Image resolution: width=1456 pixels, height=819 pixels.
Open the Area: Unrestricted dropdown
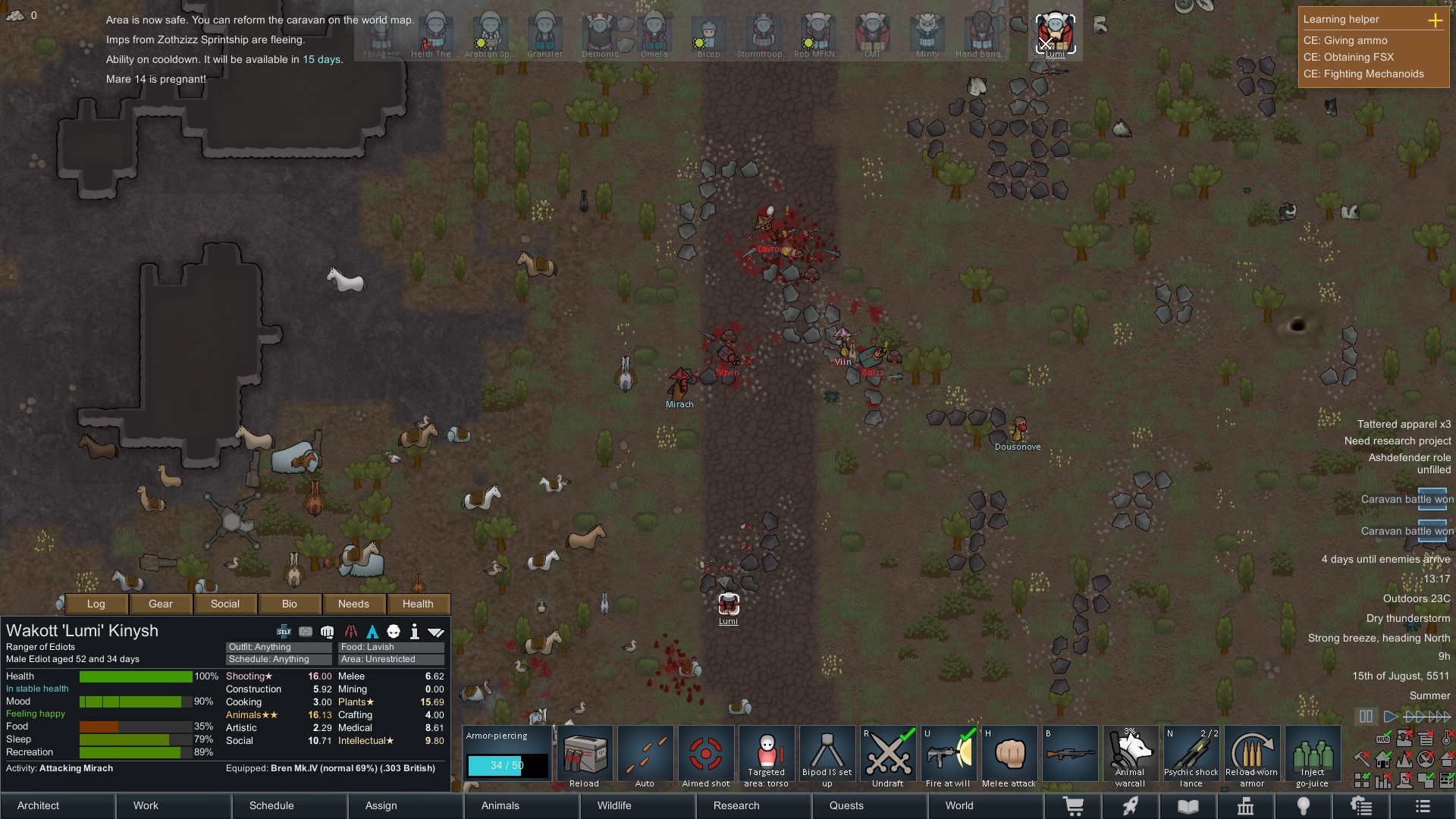[x=391, y=659]
